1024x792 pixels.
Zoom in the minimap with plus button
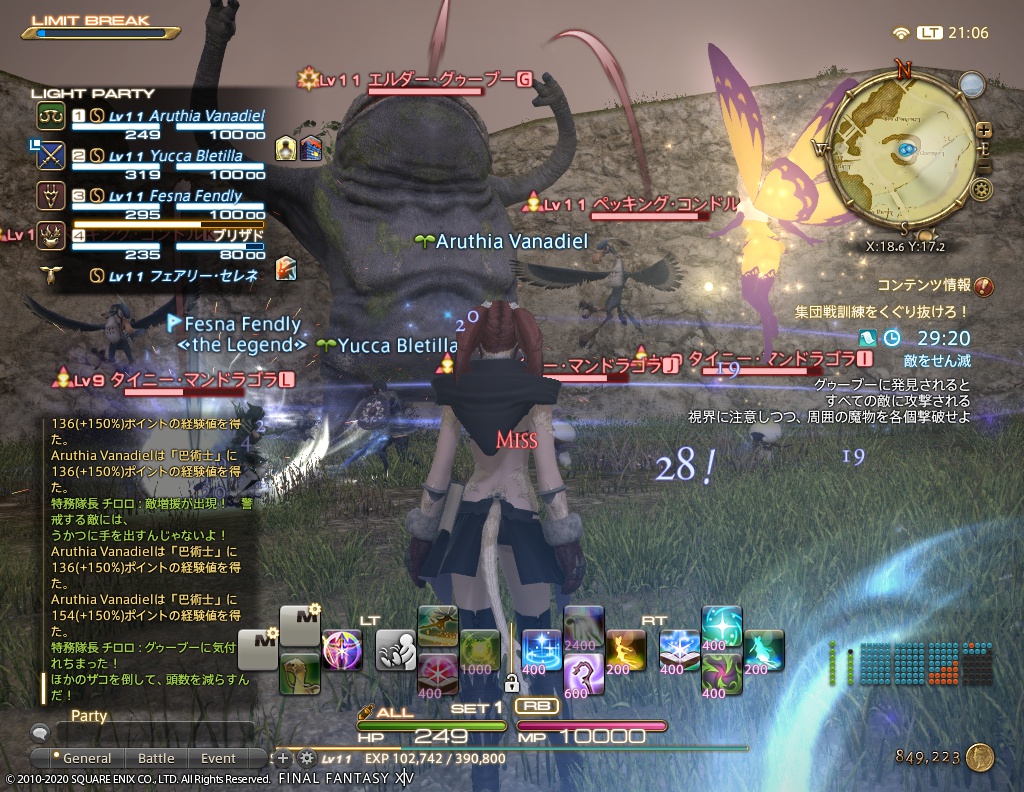(984, 130)
